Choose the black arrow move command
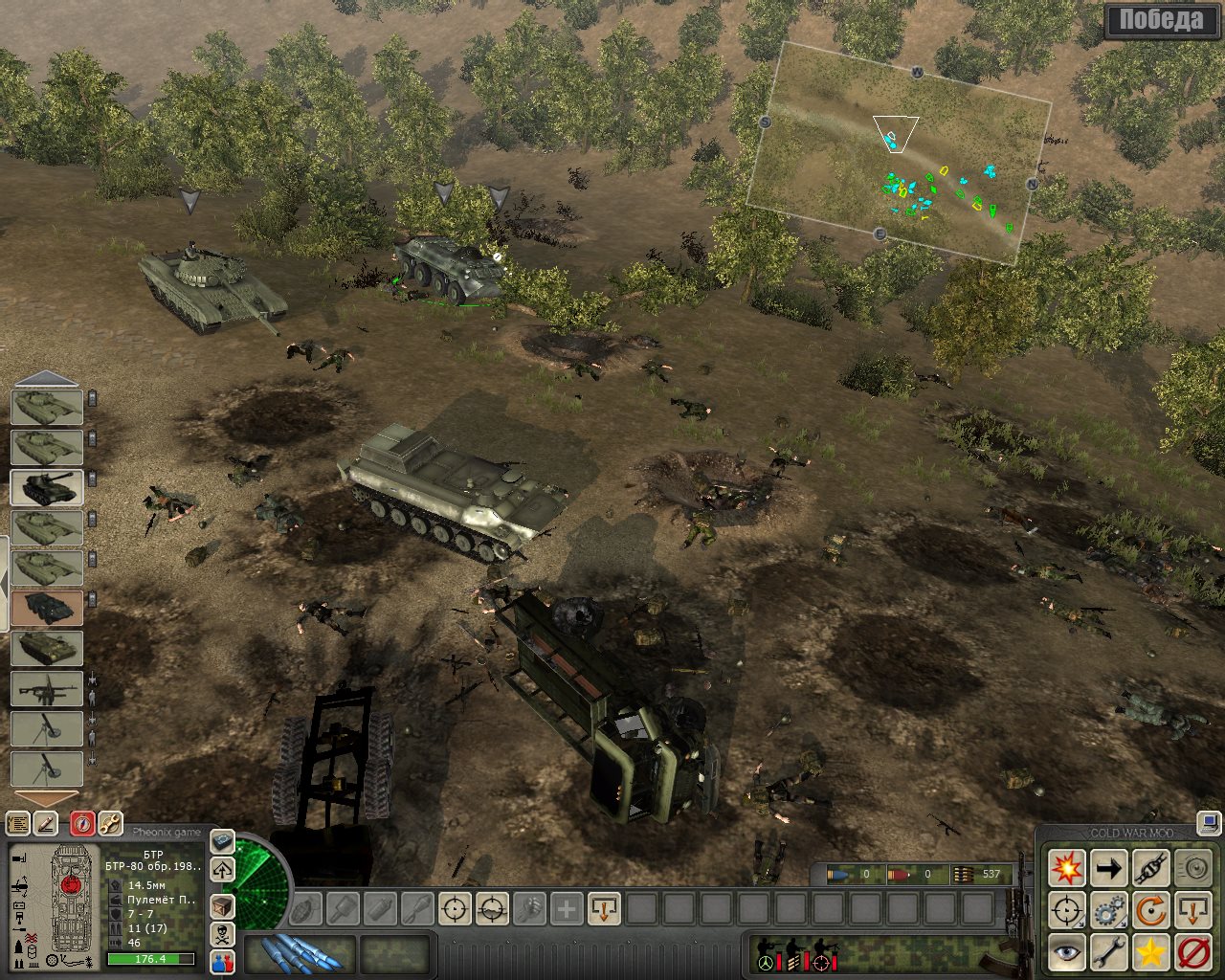This screenshot has width=1225, height=980. coord(1109,869)
